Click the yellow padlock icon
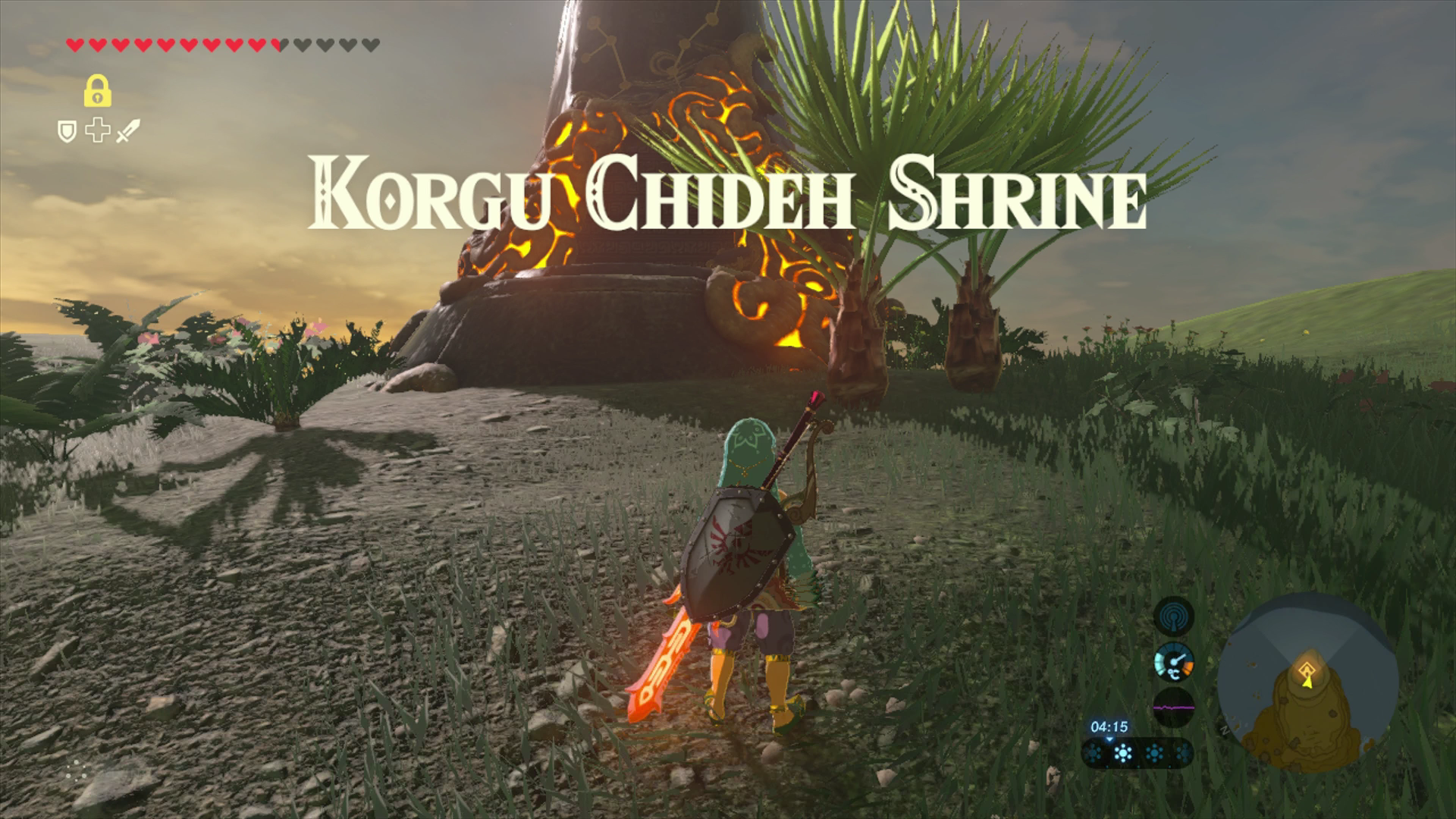This screenshot has height=819, width=1456. [x=97, y=92]
